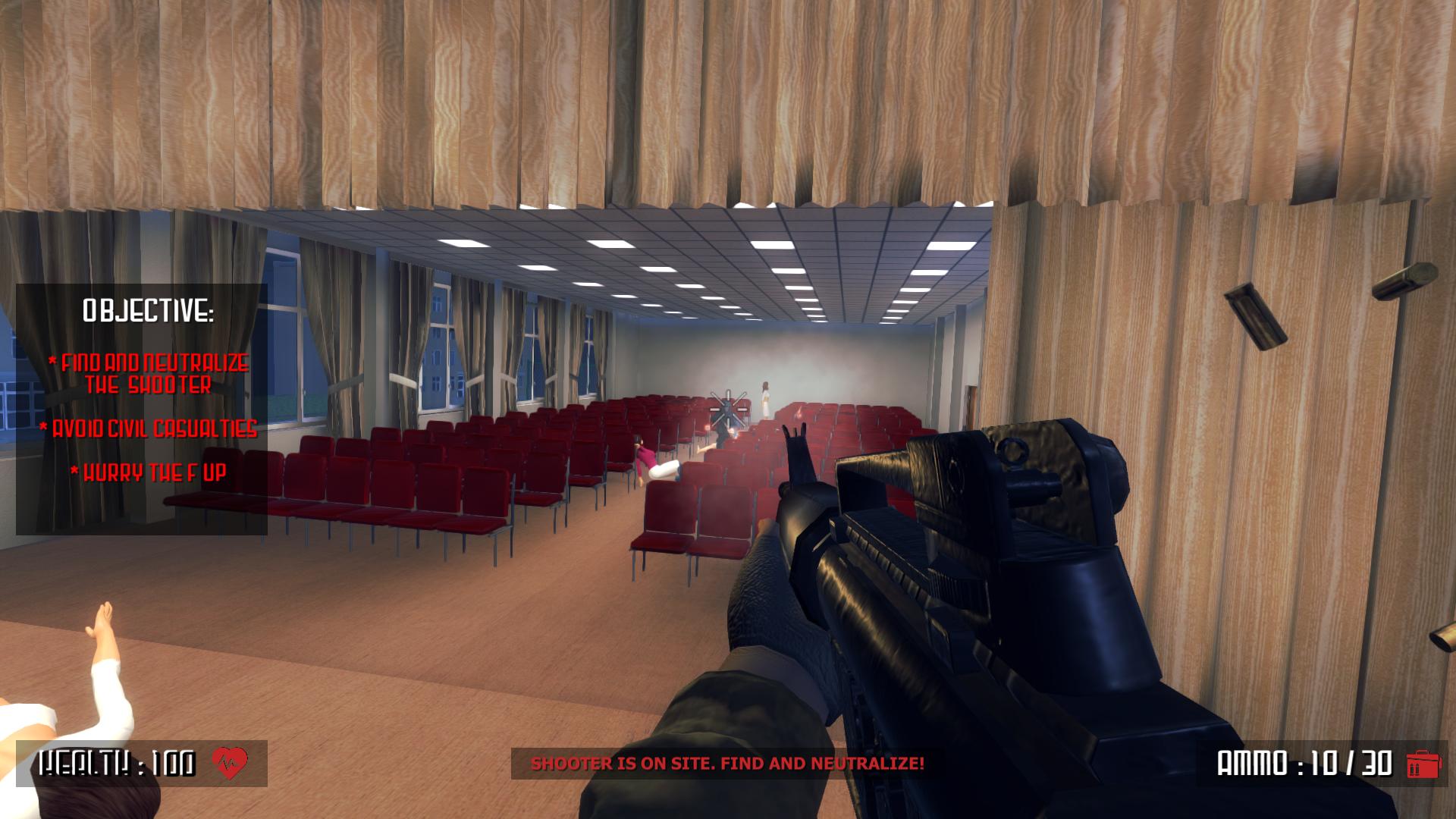This screenshot has width=1456, height=819.
Task: Toggle the 'AVOID CIVIL CASUALTIES' objective
Action: click(x=148, y=431)
